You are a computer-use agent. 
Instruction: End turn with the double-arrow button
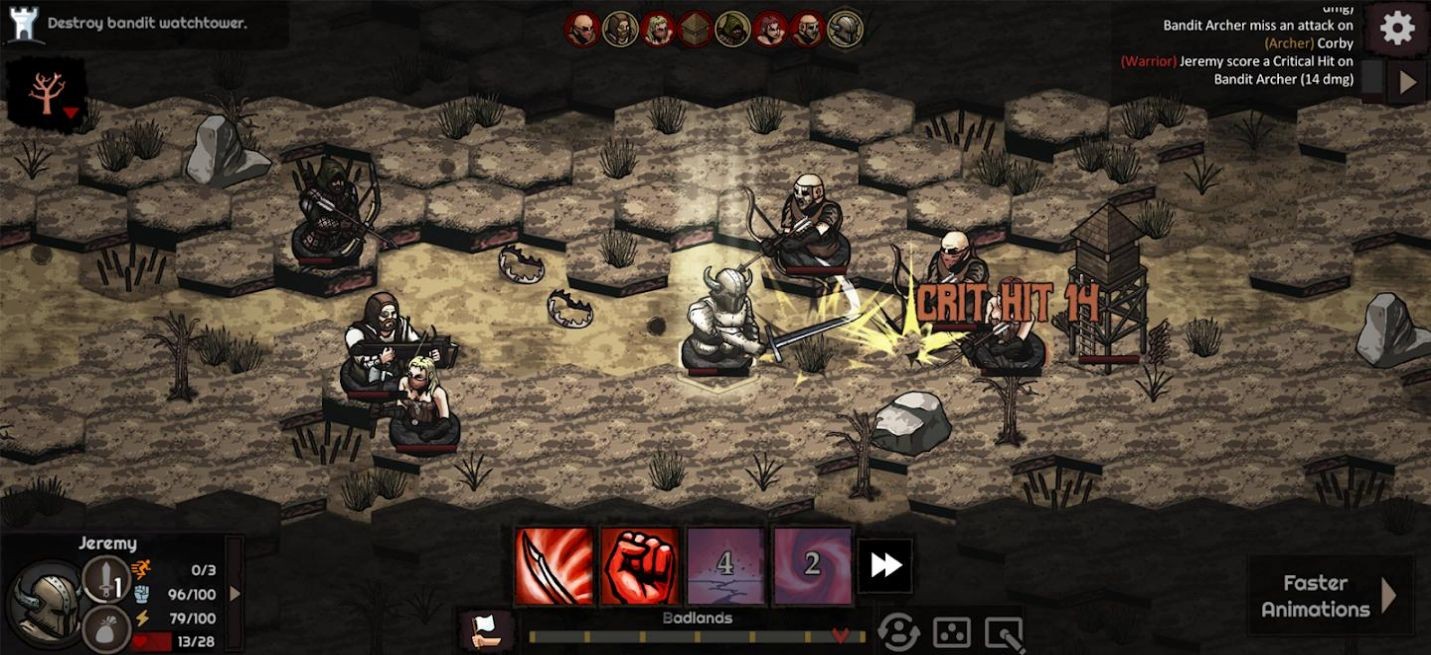tap(885, 566)
